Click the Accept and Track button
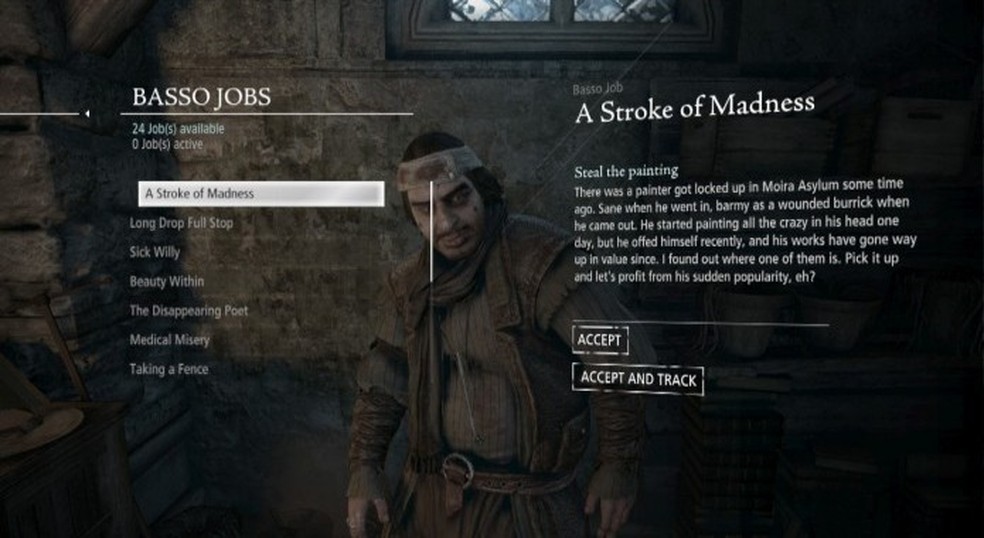The image size is (984, 538). (638, 379)
